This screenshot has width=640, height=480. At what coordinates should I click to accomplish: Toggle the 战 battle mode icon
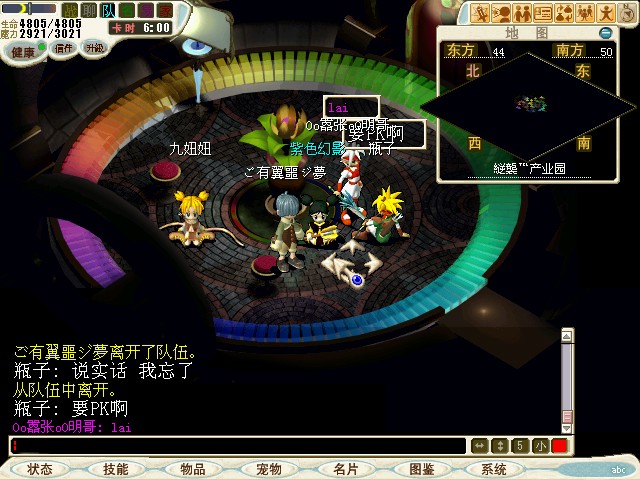pyautogui.click(x=71, y=10)
